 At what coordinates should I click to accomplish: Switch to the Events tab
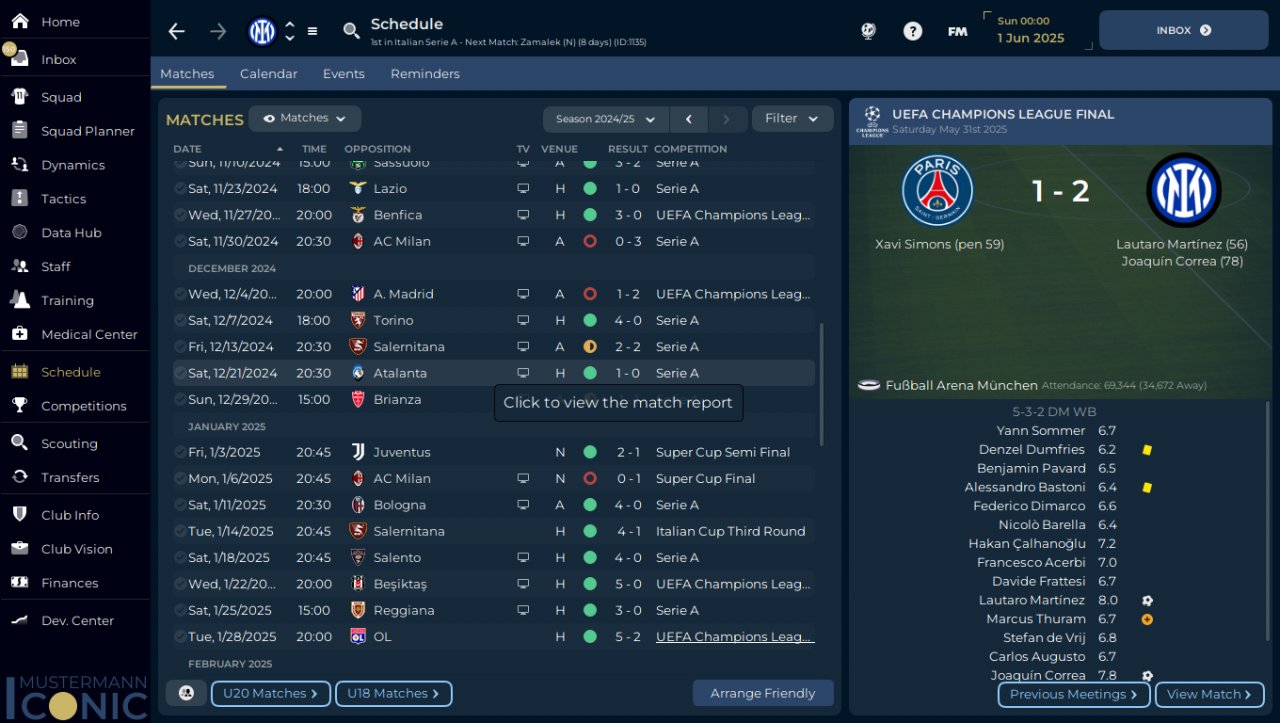[343, 74]
